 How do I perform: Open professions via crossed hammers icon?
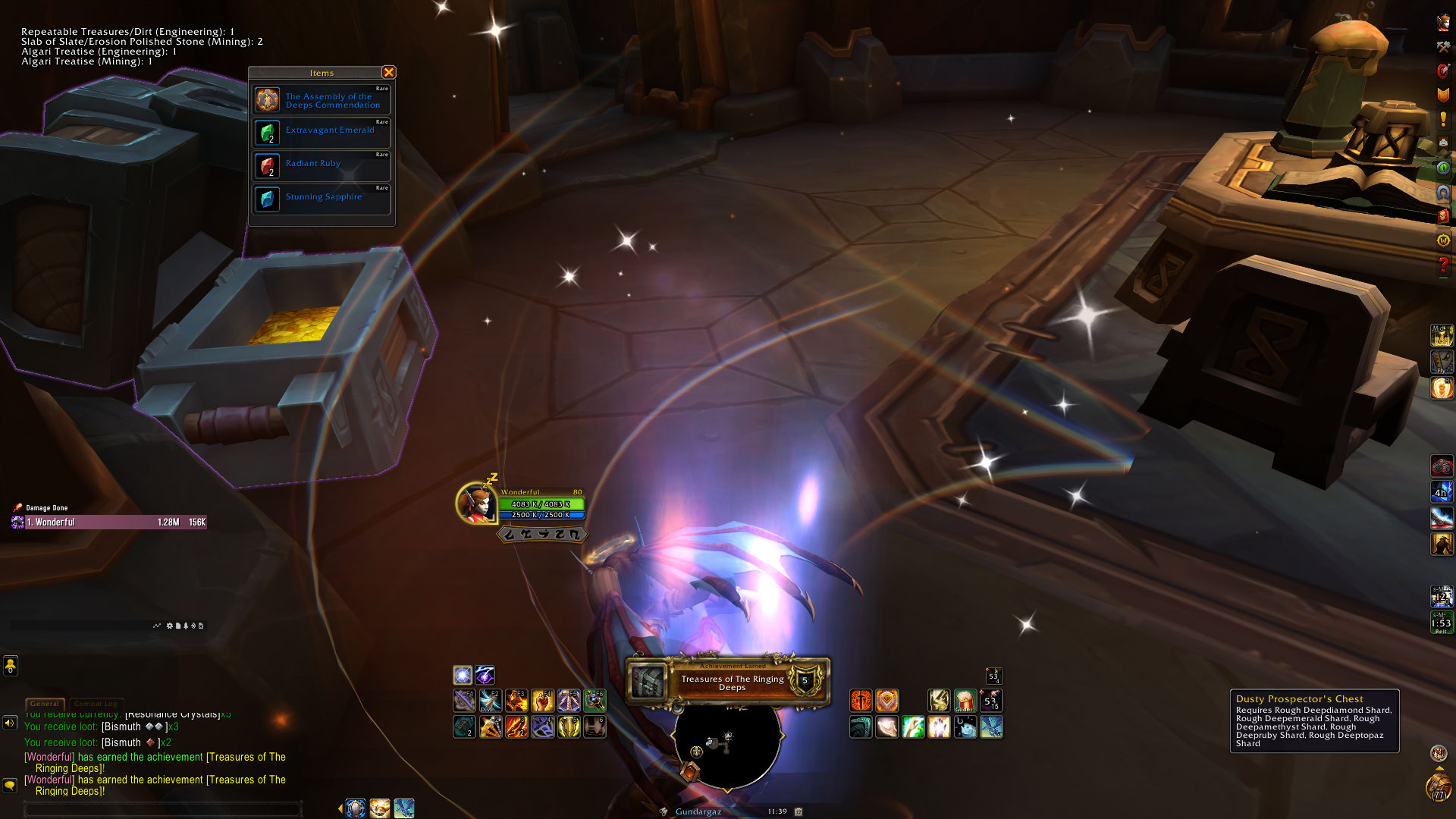pyautogui.click(x=1443, y=47)
